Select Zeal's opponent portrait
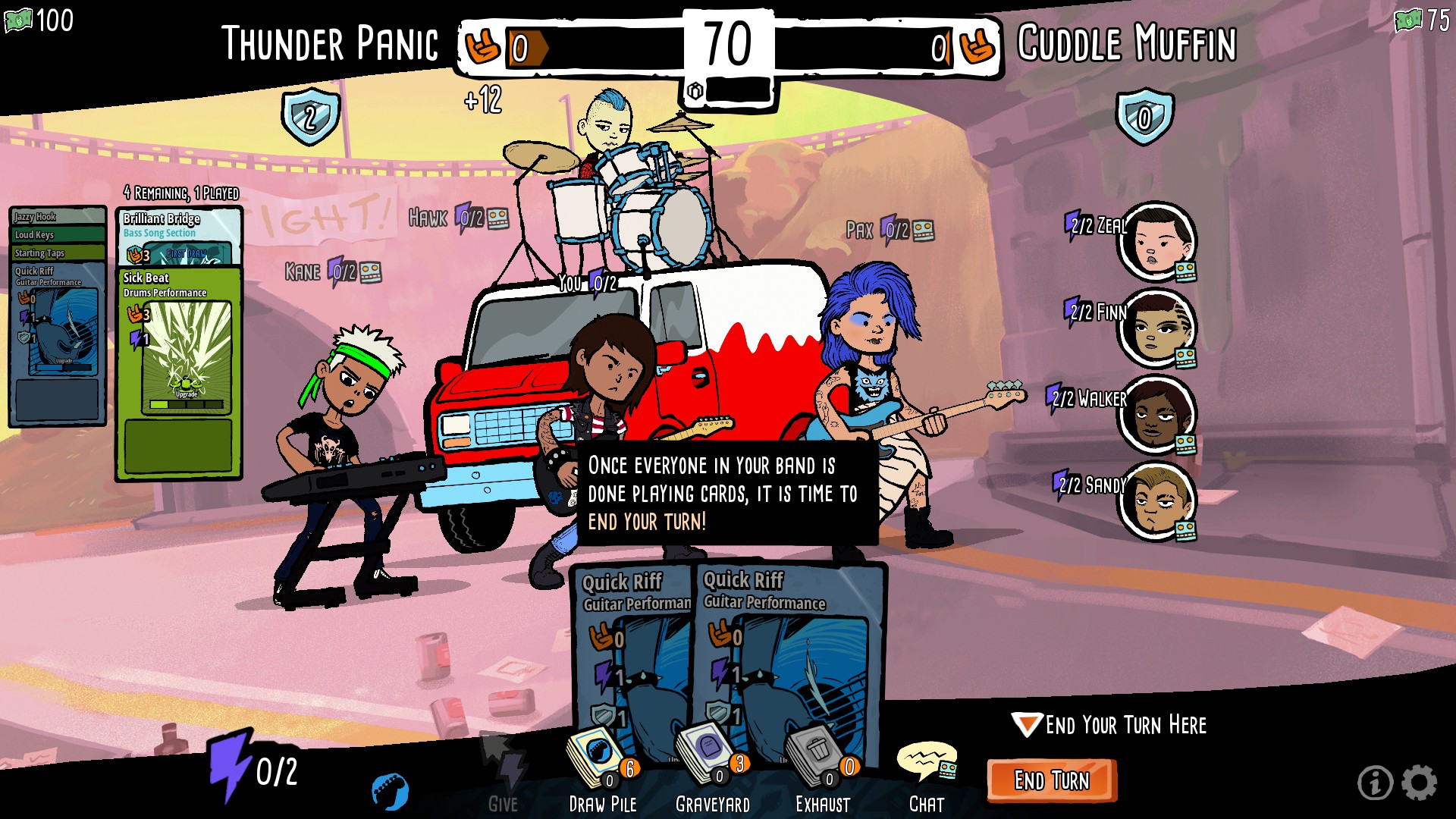 (1156, 243)
